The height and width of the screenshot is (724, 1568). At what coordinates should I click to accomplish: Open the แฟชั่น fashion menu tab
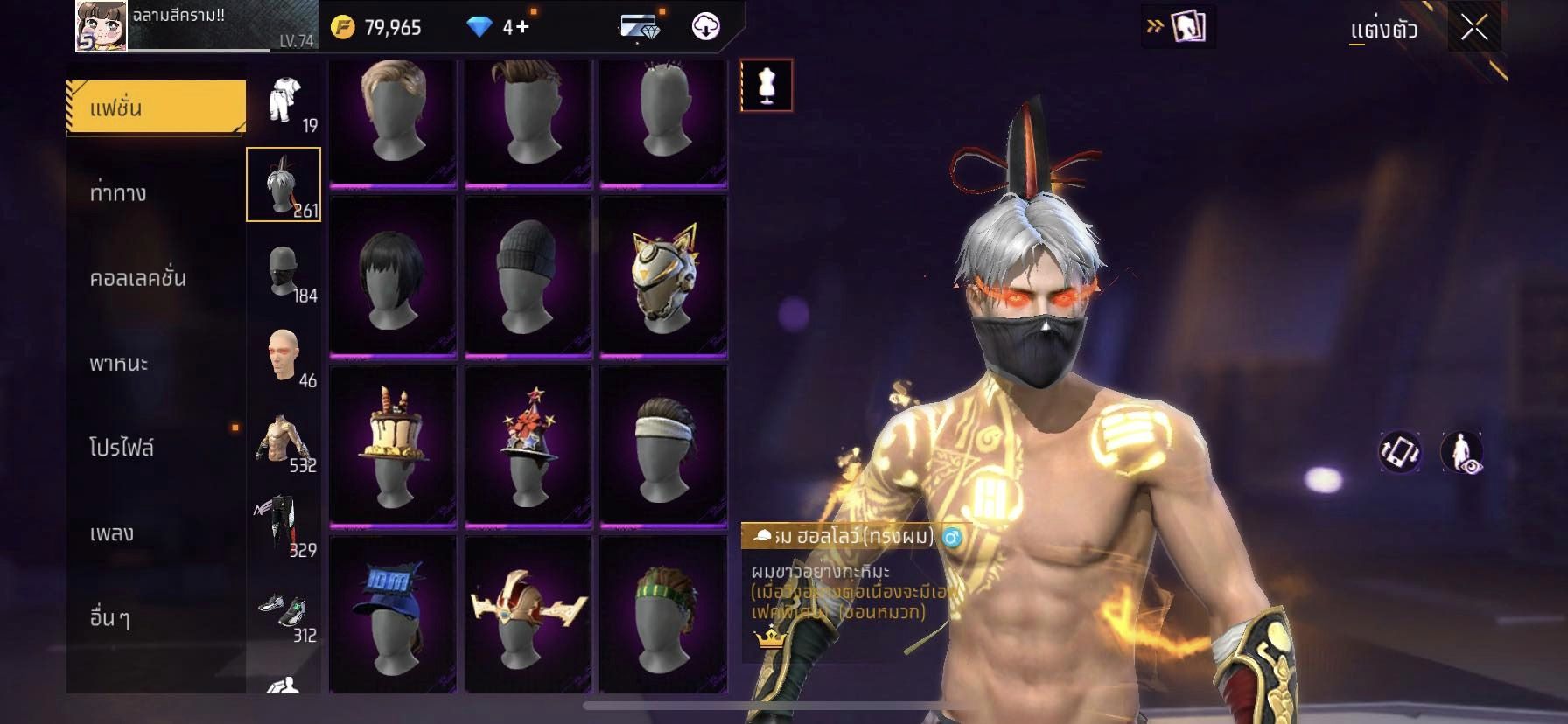pos(156,108)
